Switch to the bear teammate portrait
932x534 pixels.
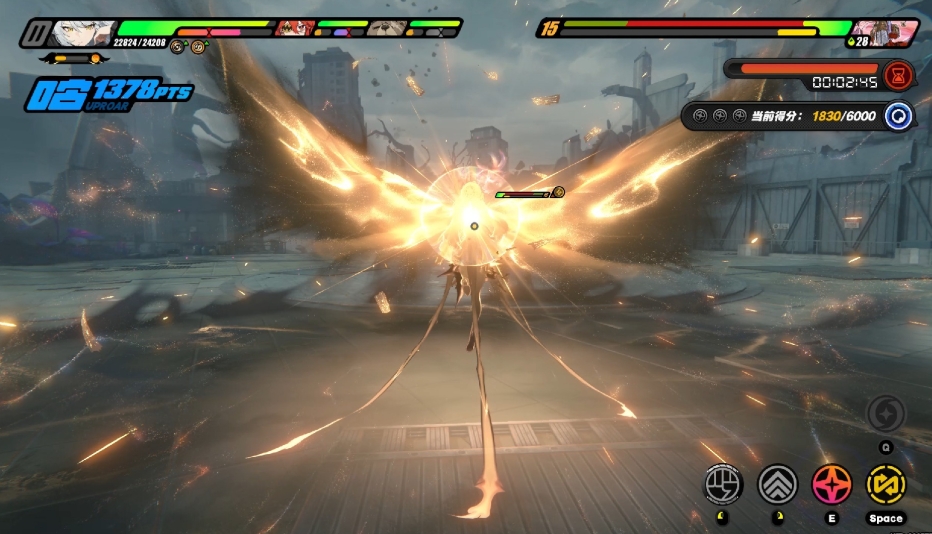tap(385, 28)
